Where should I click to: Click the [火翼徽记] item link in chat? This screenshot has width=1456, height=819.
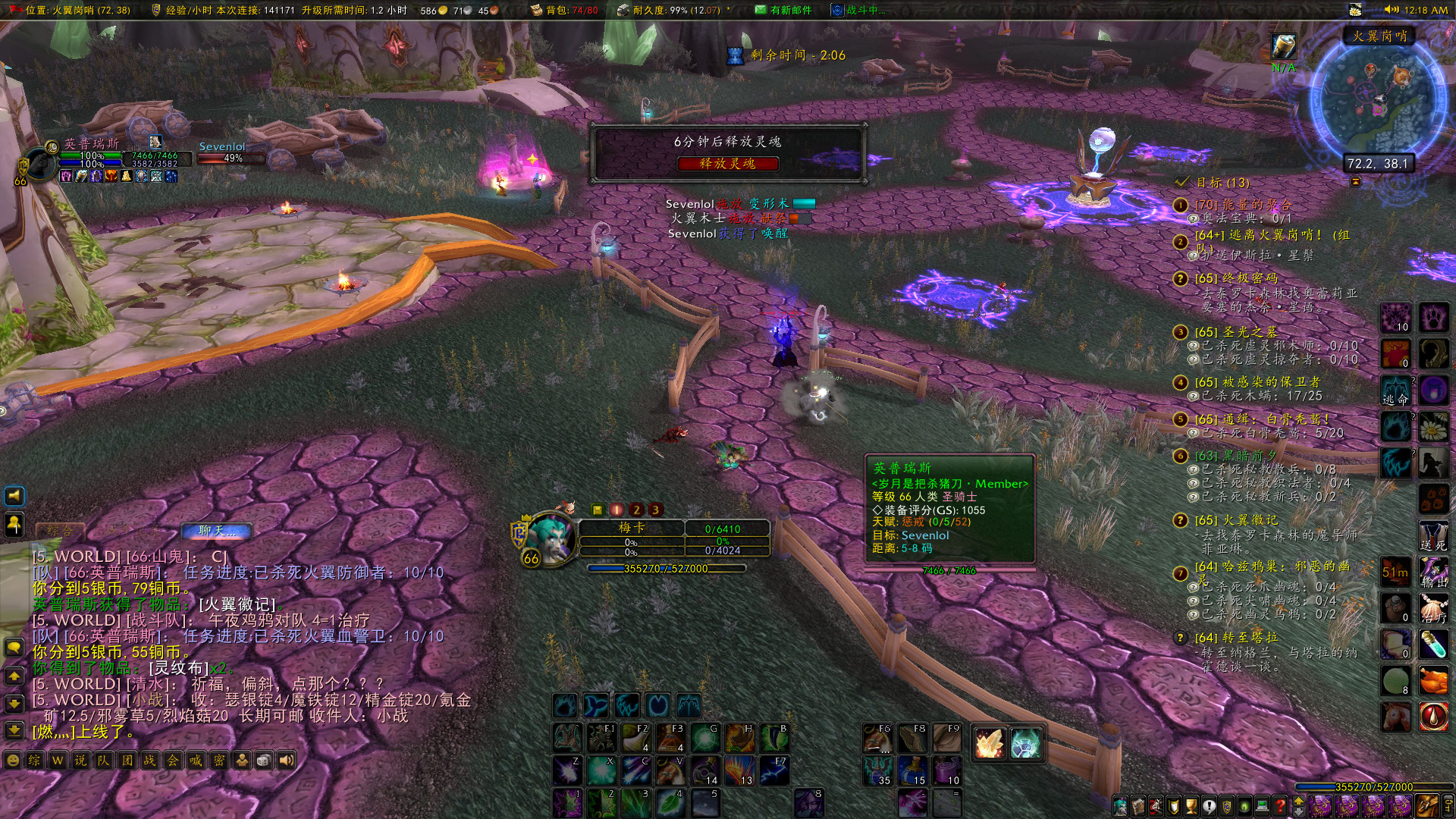pos(235,604)
